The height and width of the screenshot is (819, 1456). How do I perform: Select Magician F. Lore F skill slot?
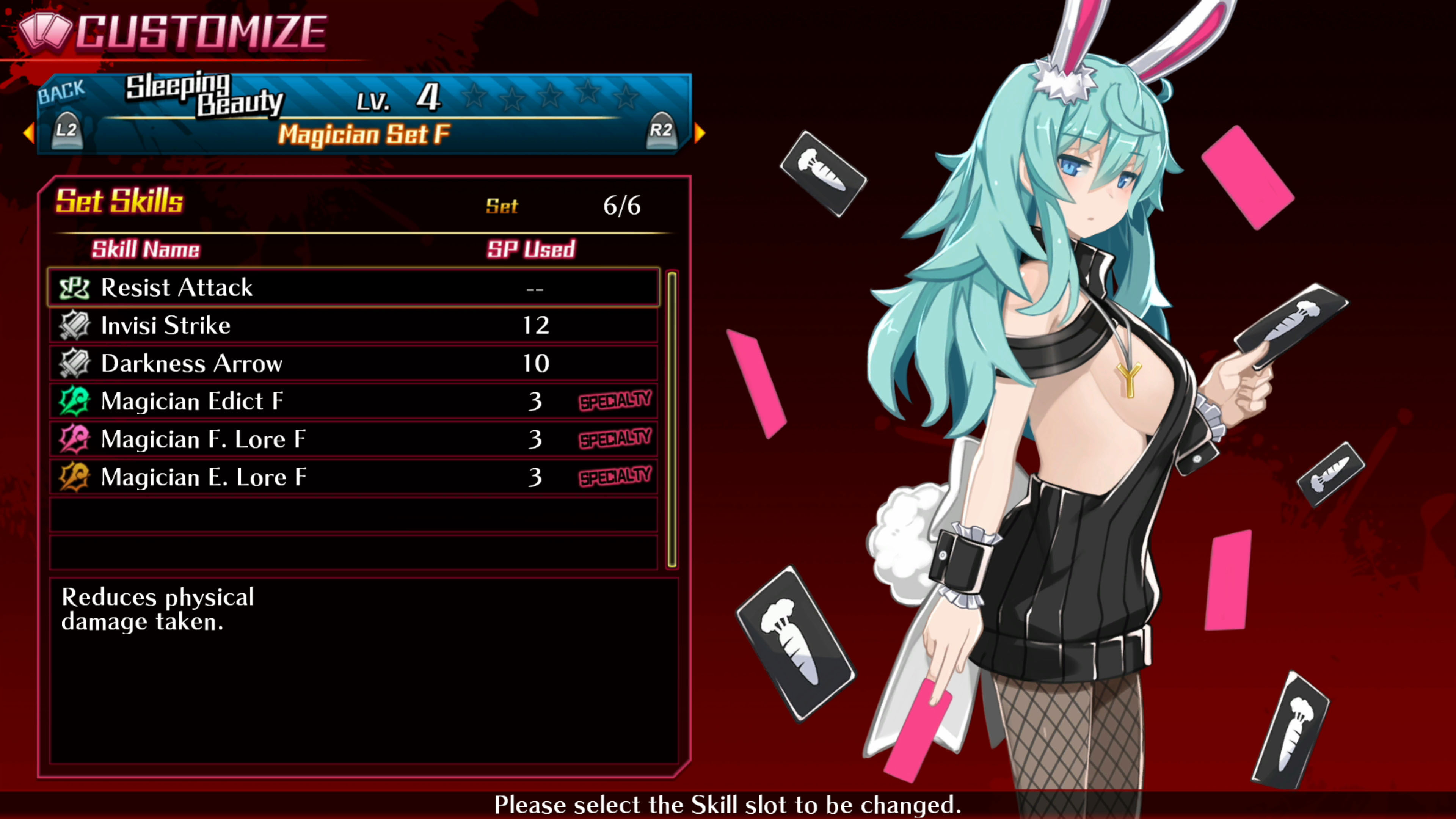pyautogui.click(x=353, y=439)
